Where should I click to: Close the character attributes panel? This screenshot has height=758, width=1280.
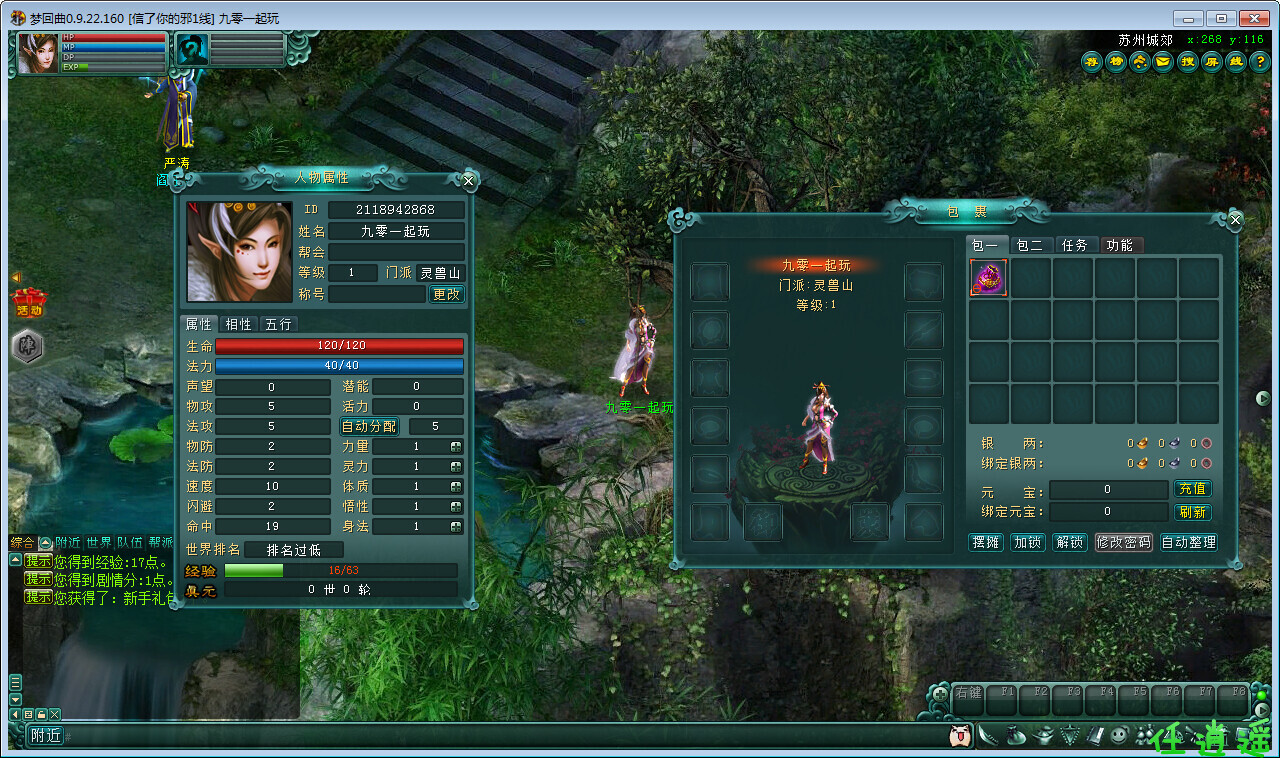(468, 181)
